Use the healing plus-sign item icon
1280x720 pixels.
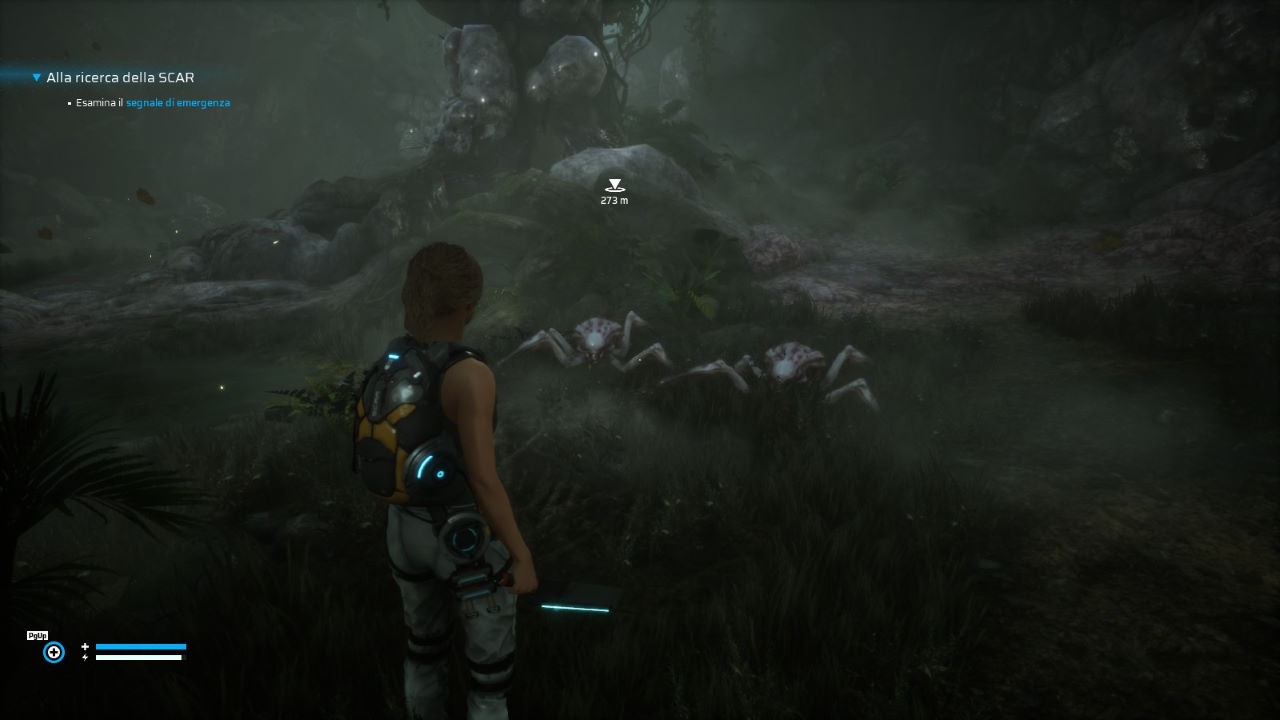[54, 652]
